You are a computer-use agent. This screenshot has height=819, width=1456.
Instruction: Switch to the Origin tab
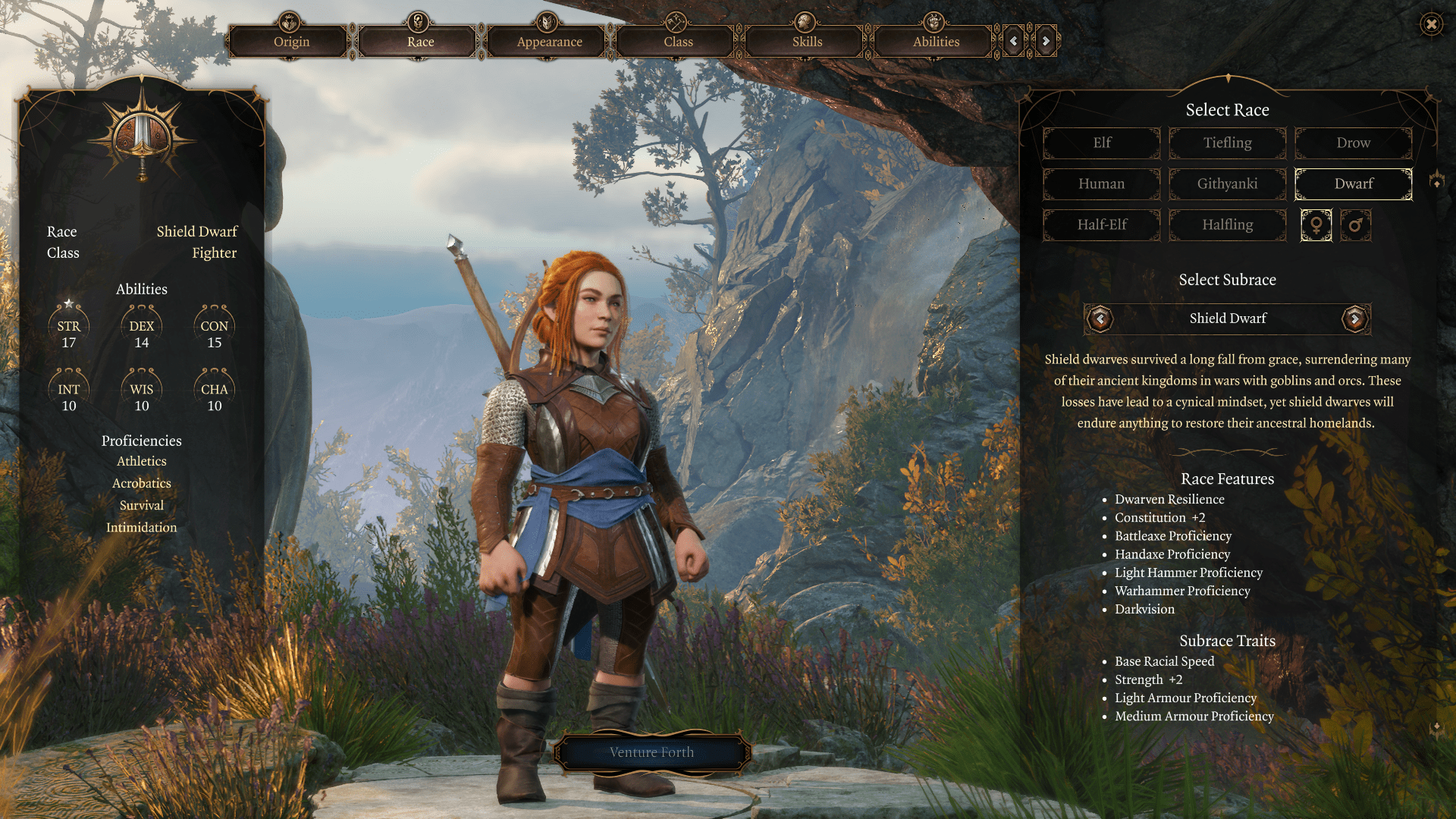(x=291, y=42)
